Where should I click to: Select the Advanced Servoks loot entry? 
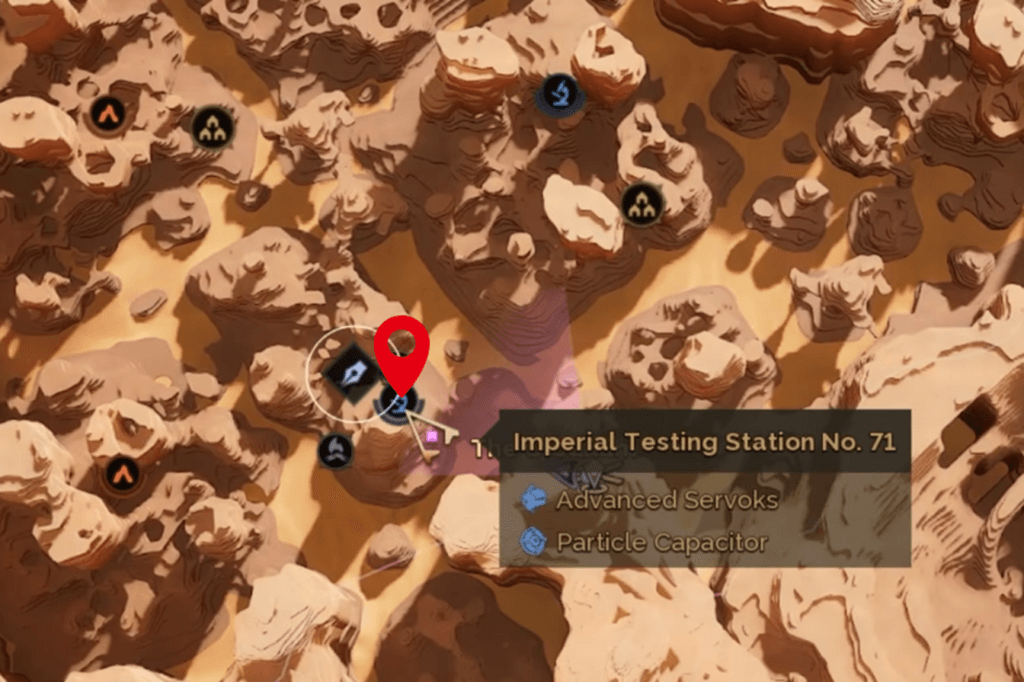pos(666,499)
